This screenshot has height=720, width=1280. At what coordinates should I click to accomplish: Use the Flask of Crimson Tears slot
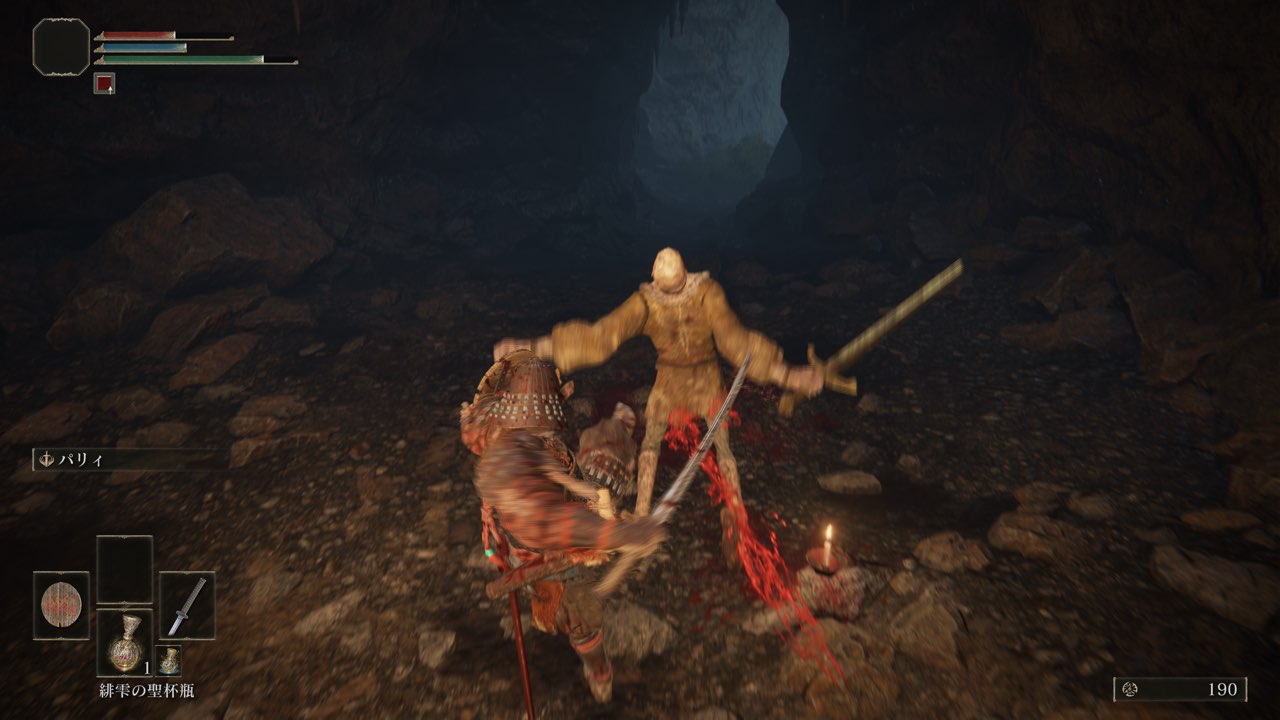click(124, 642)
